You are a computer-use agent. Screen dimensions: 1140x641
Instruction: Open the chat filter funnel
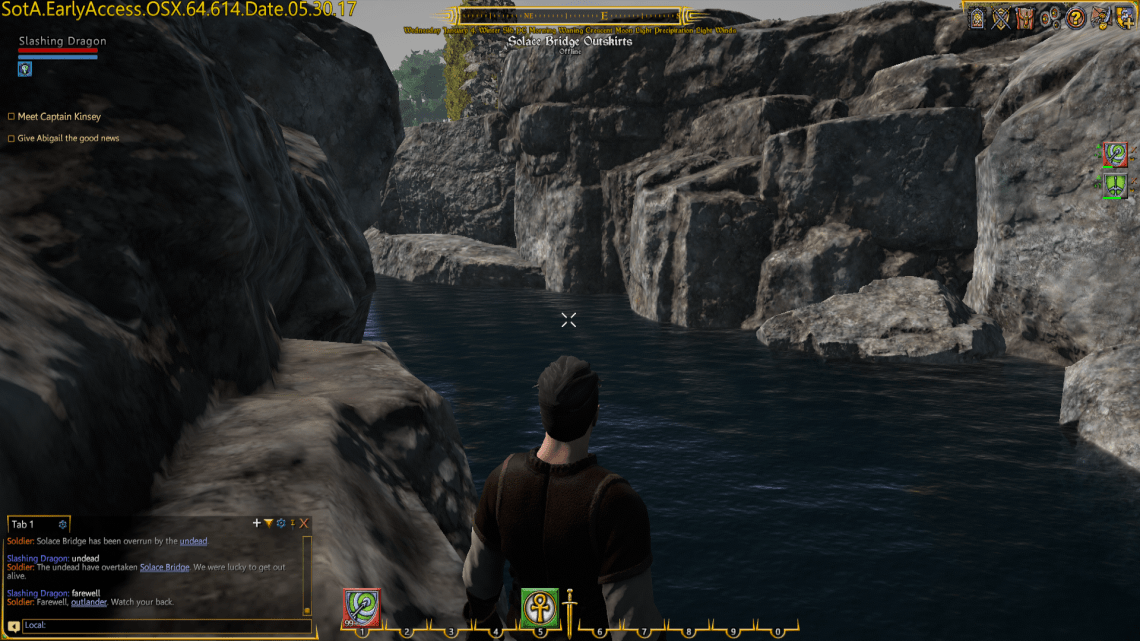[268, 523]
